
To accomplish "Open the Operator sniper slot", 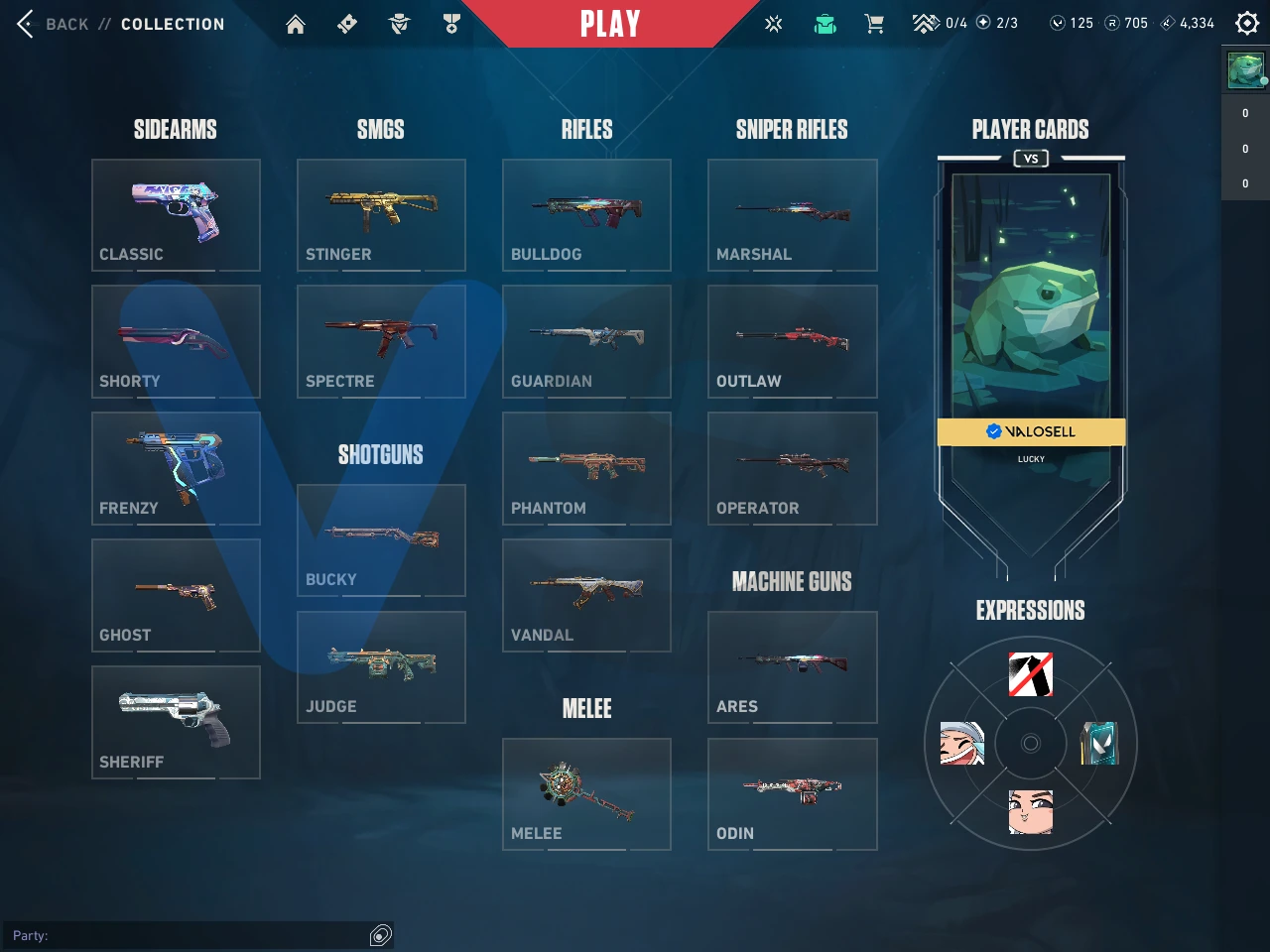I will coord(792,468).
